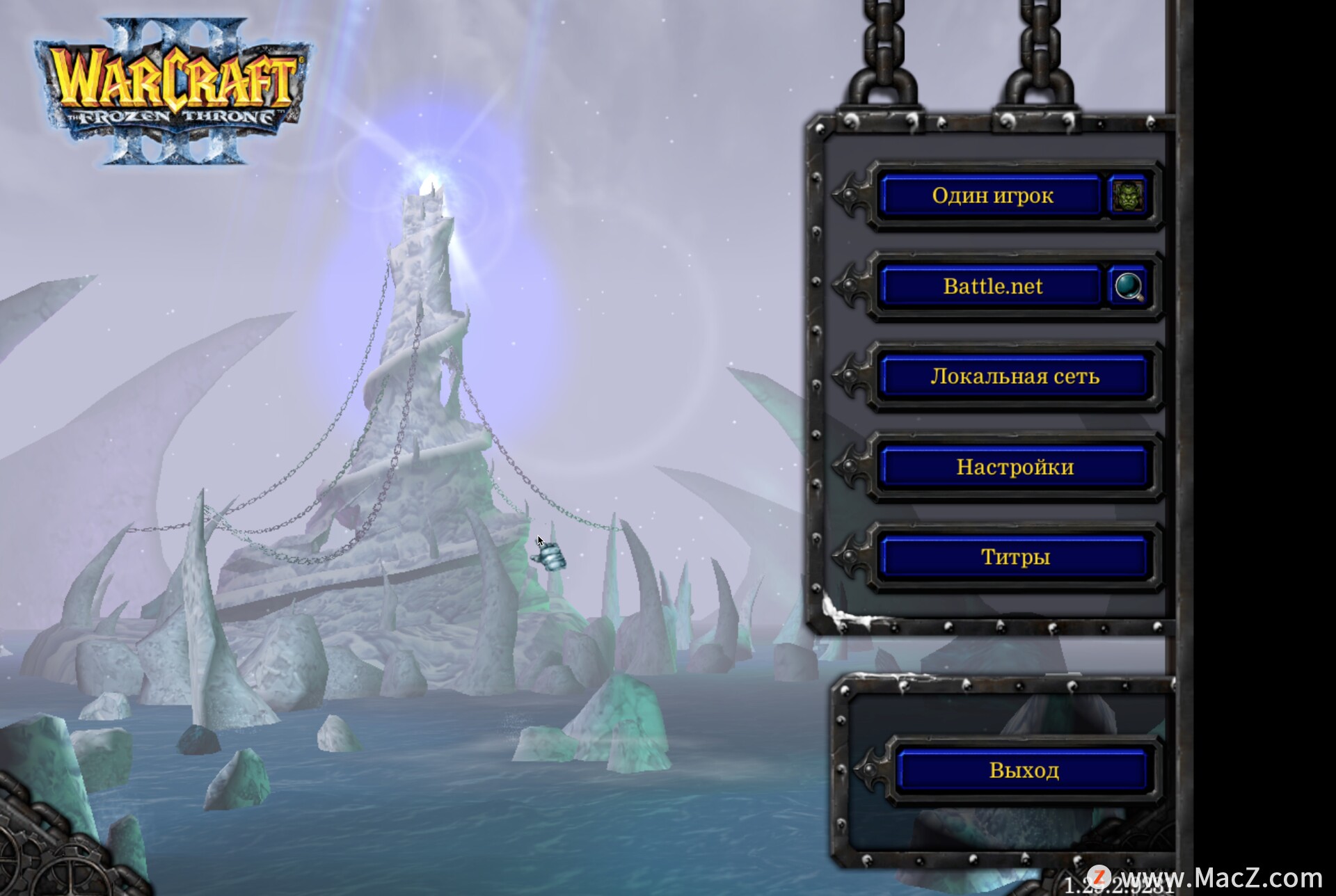The height and width of the screenshot is (896, 1336).
Task: Click the orc portrait campaign icon
Action: pos(1127,195)
